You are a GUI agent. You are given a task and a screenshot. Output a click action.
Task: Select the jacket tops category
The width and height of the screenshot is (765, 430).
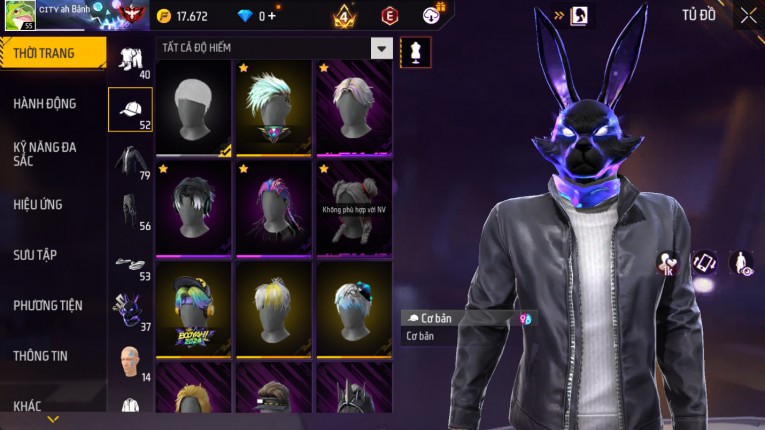(130, 162)
